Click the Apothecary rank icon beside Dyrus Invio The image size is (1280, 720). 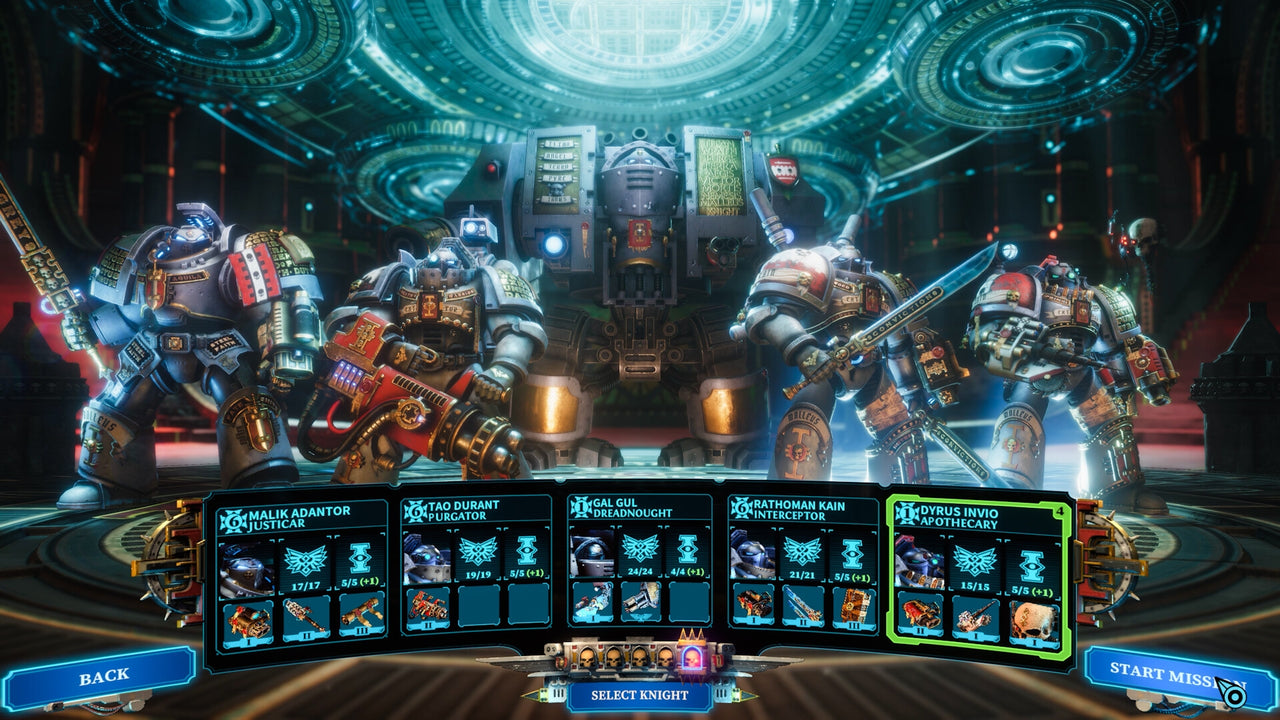coord(908,514)
